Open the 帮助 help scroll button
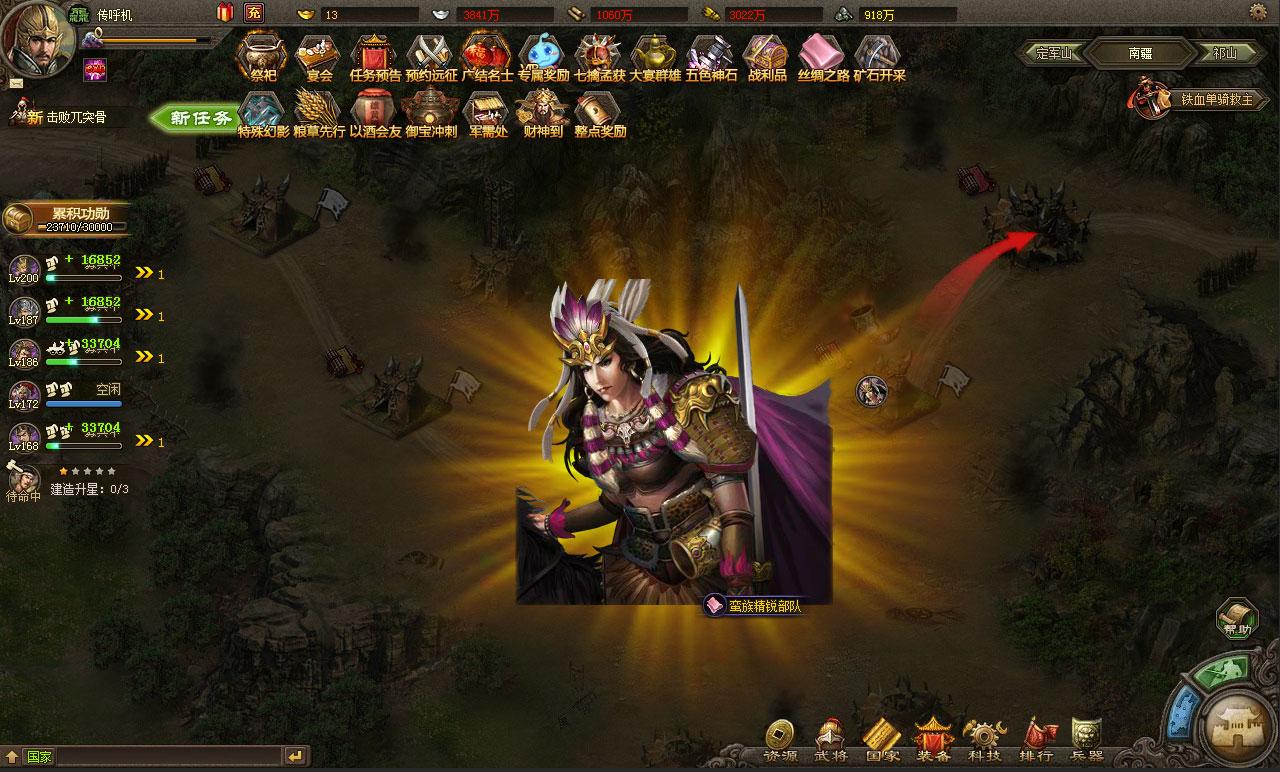This screenshot has width=1280, height=772. coord(1237,617)
